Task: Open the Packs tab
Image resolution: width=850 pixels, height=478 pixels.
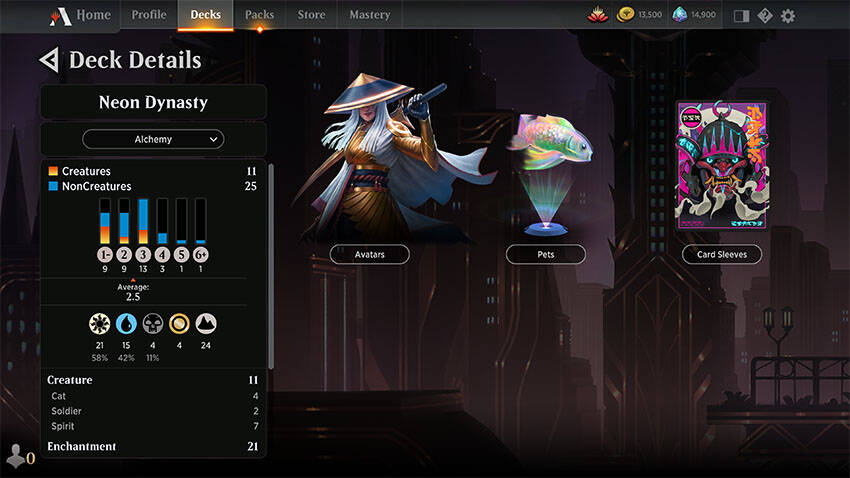Action: pyautogui.click(x=259, y=15)
